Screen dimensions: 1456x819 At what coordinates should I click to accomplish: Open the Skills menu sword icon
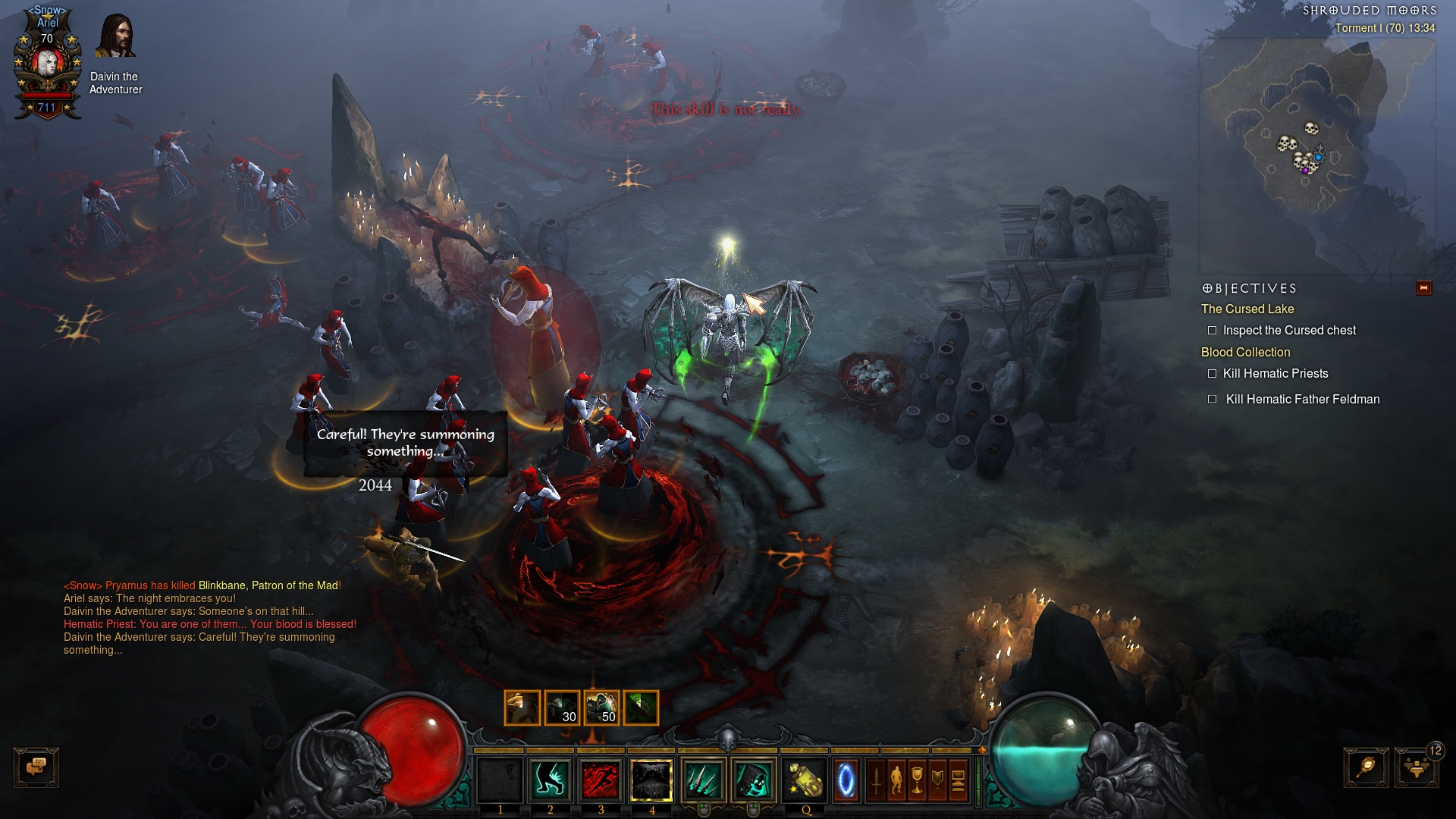876,780
